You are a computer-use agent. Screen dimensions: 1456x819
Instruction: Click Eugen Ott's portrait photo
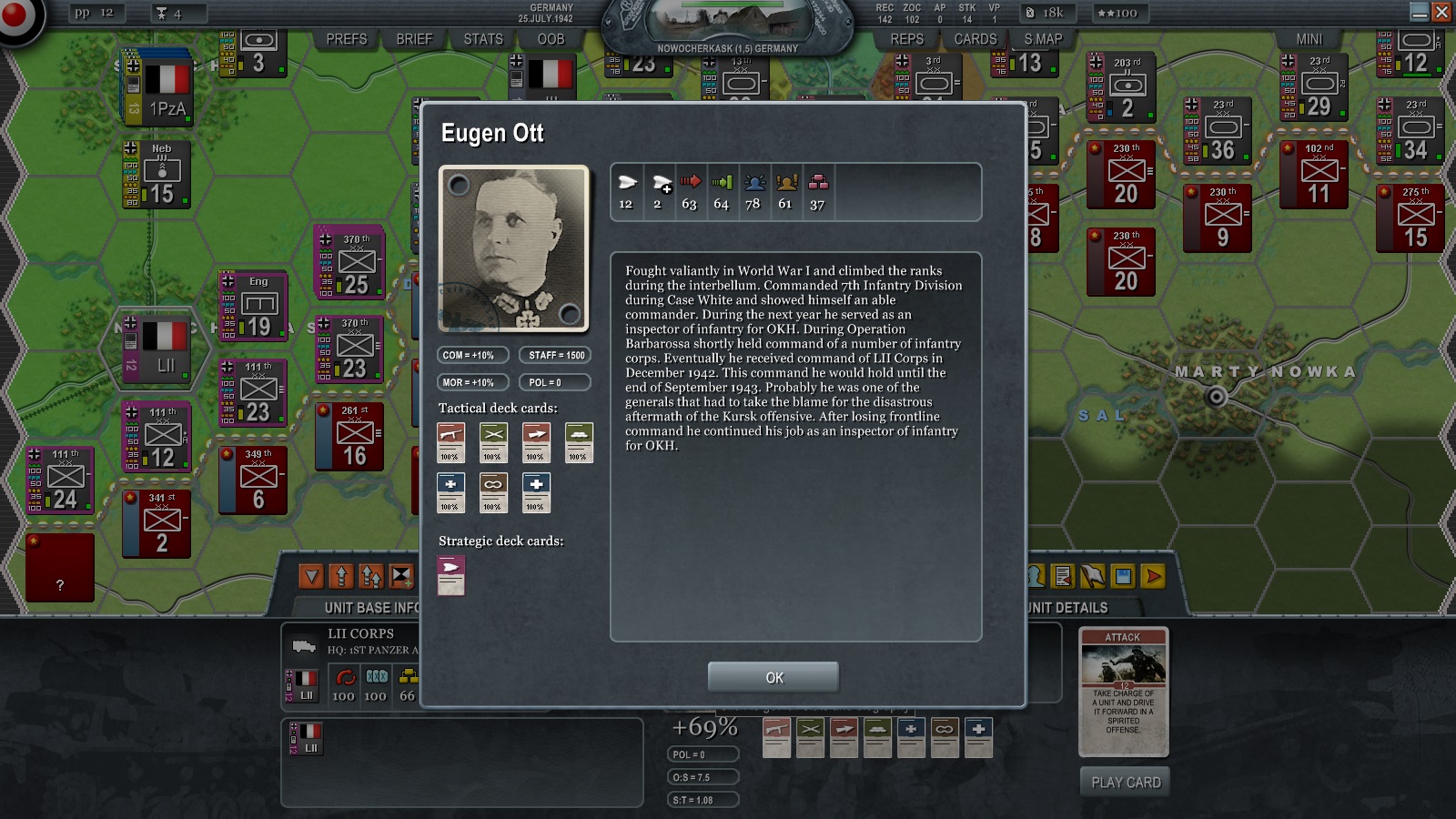pos(514,248)
